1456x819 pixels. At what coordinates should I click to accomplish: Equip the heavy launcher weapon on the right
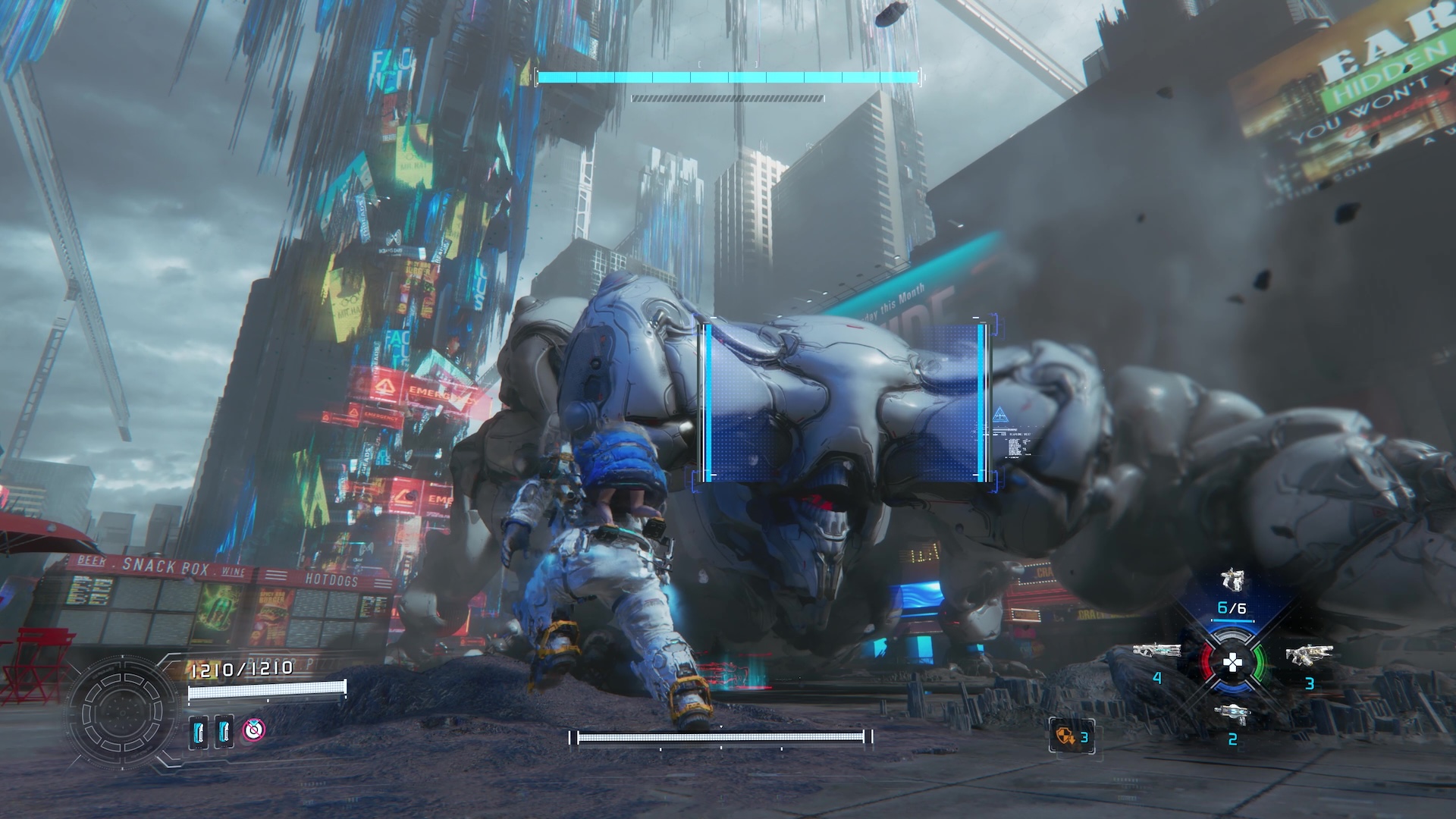(1309, 654)
